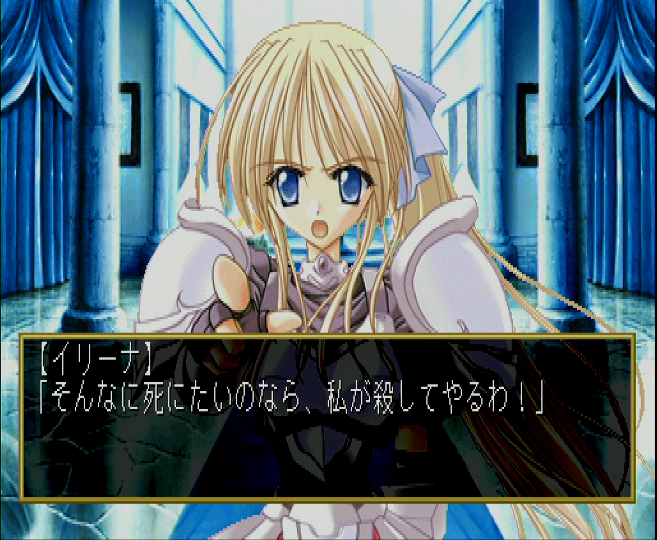Click Irina's dialogue box to advance

pos(327,417)
